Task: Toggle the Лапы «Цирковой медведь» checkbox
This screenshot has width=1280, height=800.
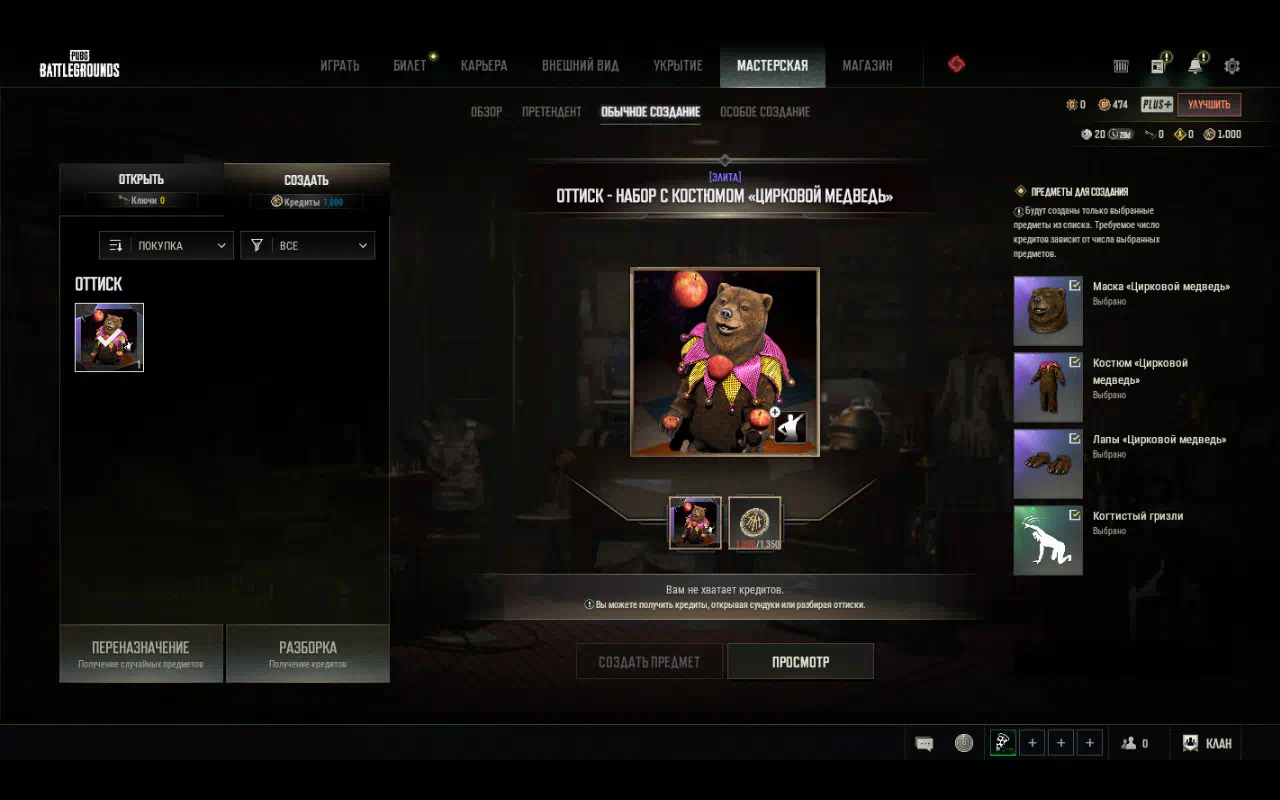Action: pos(1074,438)
